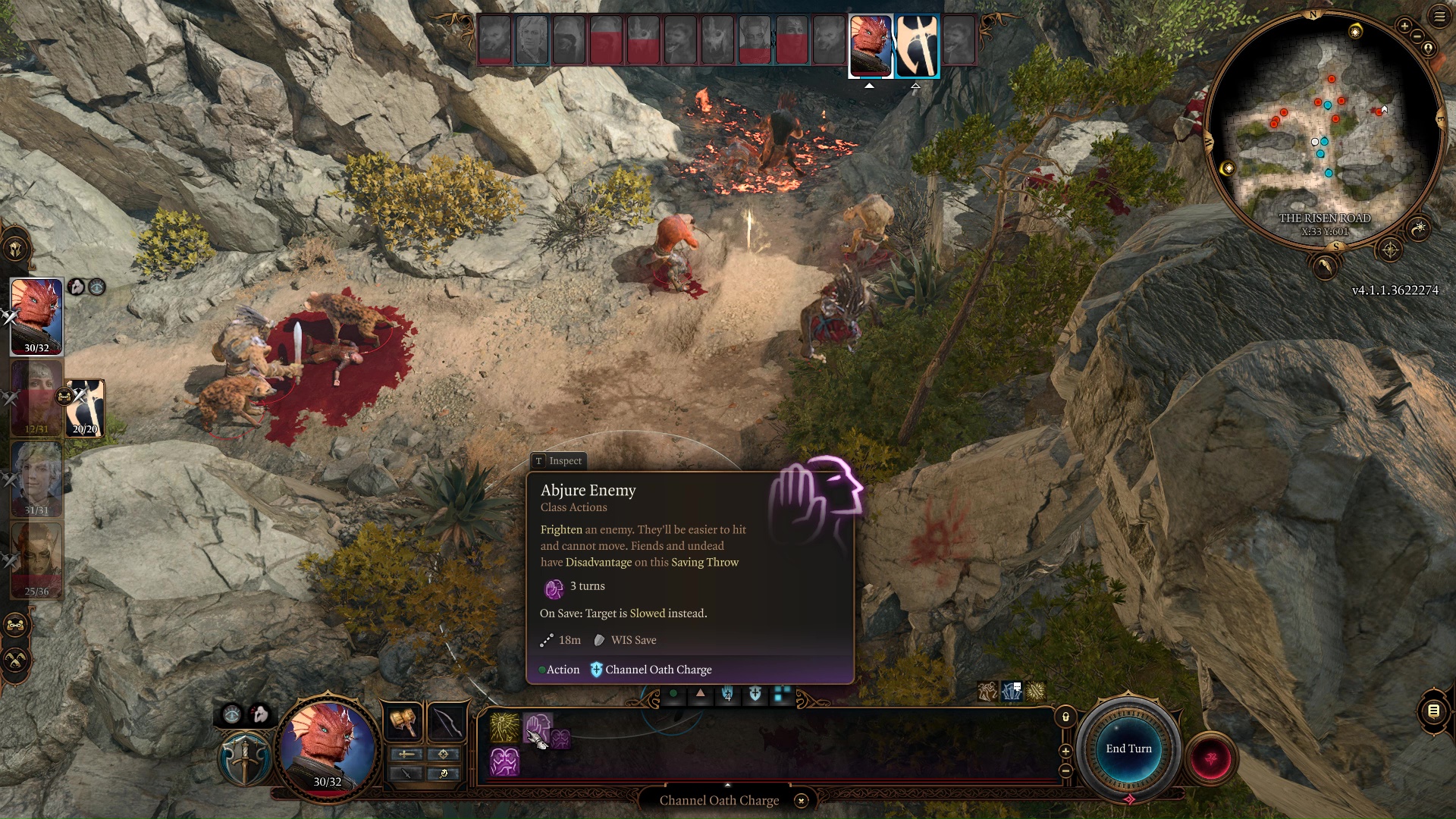This screenshot has width=1456, height=819.
Task: Select the warhammer melee weapon slot
Action: click(404, 722)
